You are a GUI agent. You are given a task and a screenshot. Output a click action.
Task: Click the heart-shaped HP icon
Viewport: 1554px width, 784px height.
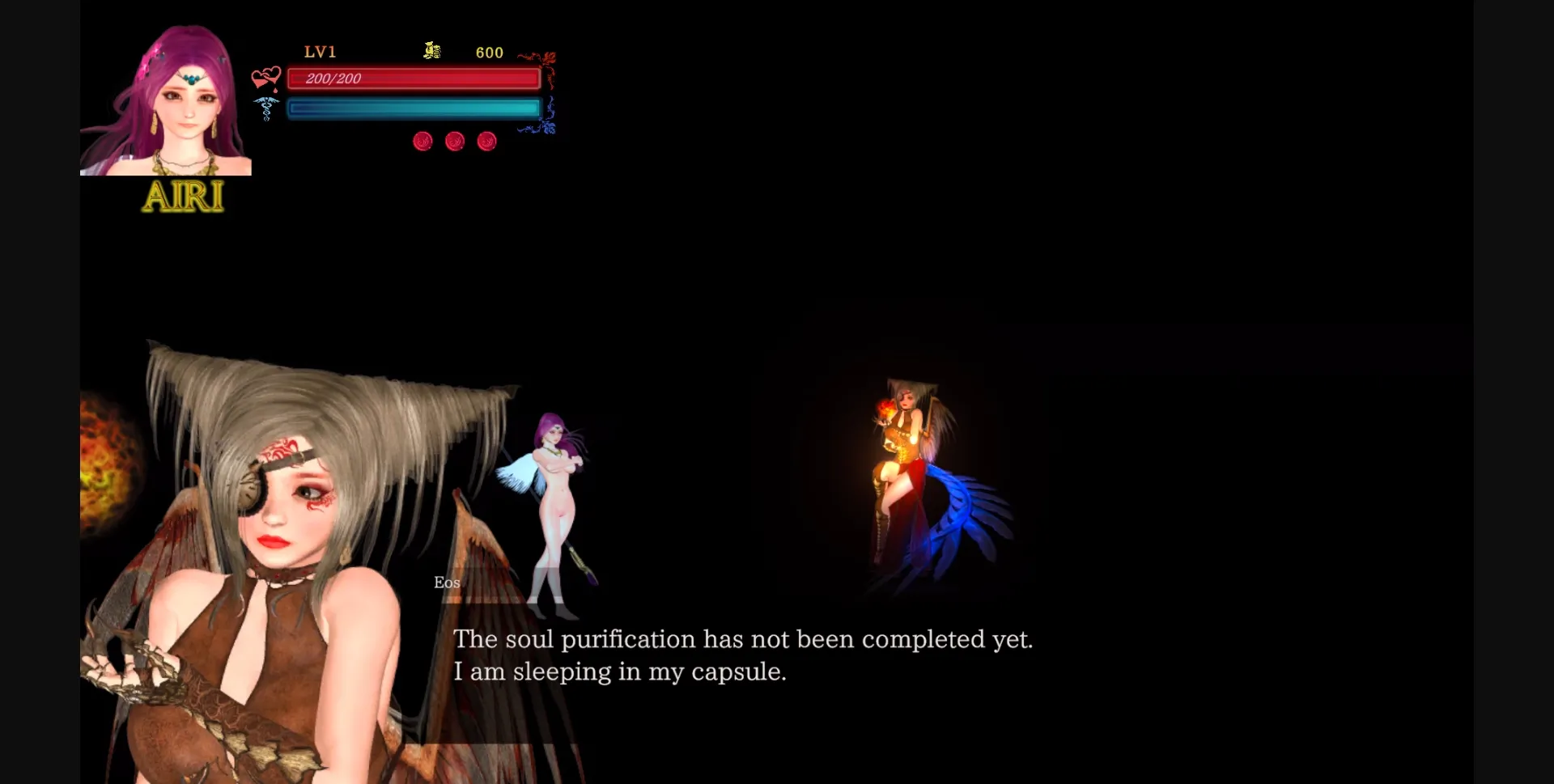point(266,78)
